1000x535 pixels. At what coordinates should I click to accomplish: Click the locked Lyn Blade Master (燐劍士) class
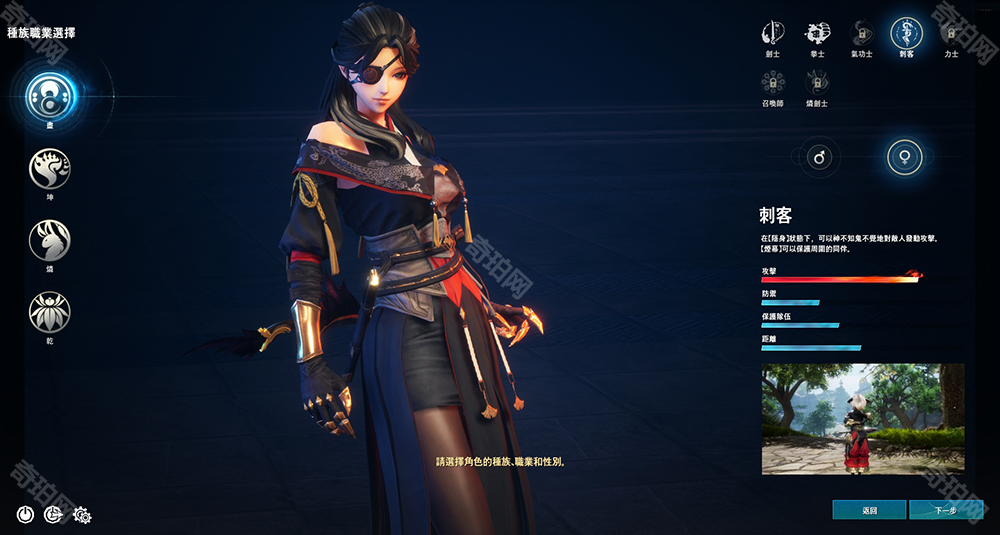[817, 81]
